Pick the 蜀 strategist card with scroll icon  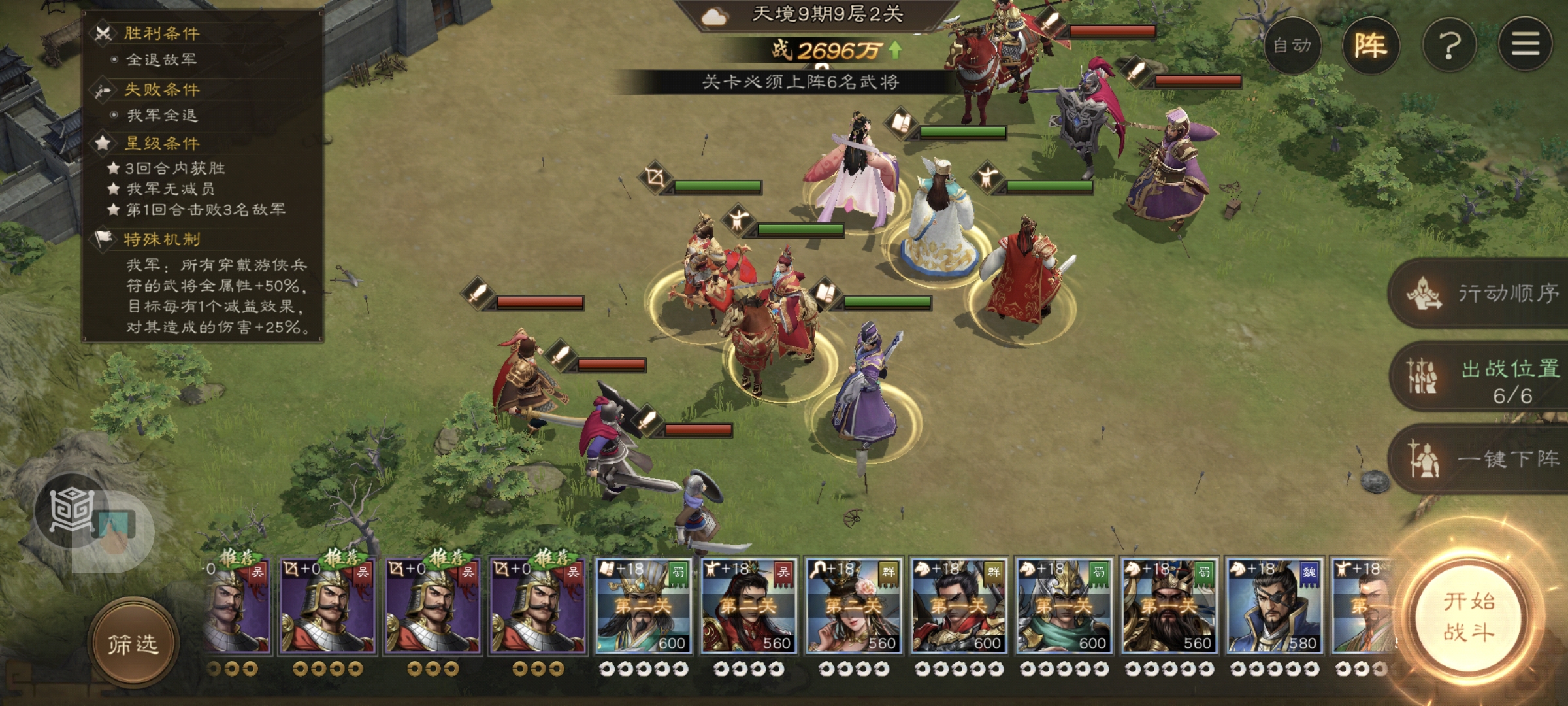click(x=644, y=606)
